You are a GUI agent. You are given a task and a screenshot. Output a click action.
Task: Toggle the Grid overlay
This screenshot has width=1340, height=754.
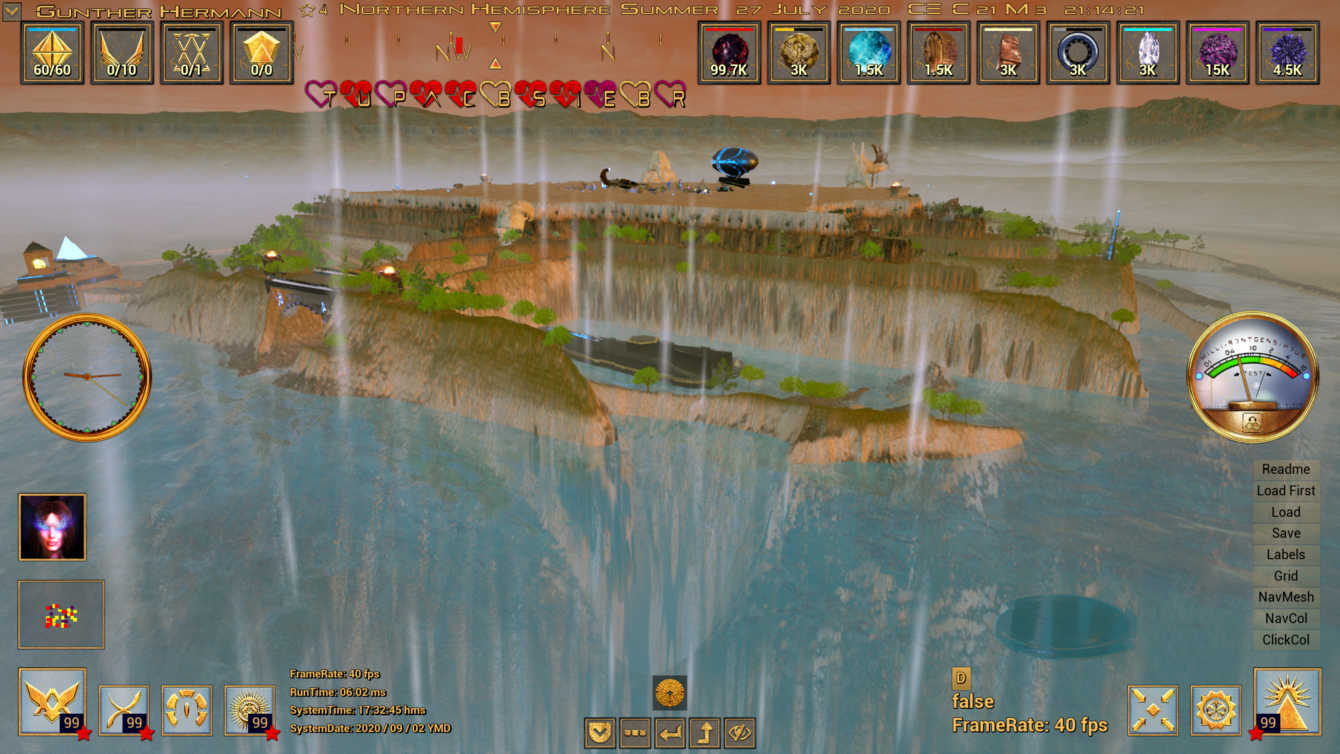[x=1285, y=576]
